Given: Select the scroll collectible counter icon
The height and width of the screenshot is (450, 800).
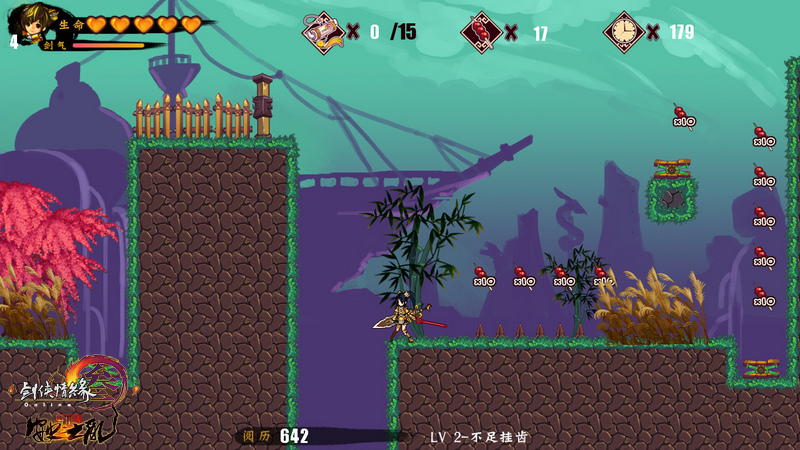Looking at the screenshot, I should tap(323, 31).
